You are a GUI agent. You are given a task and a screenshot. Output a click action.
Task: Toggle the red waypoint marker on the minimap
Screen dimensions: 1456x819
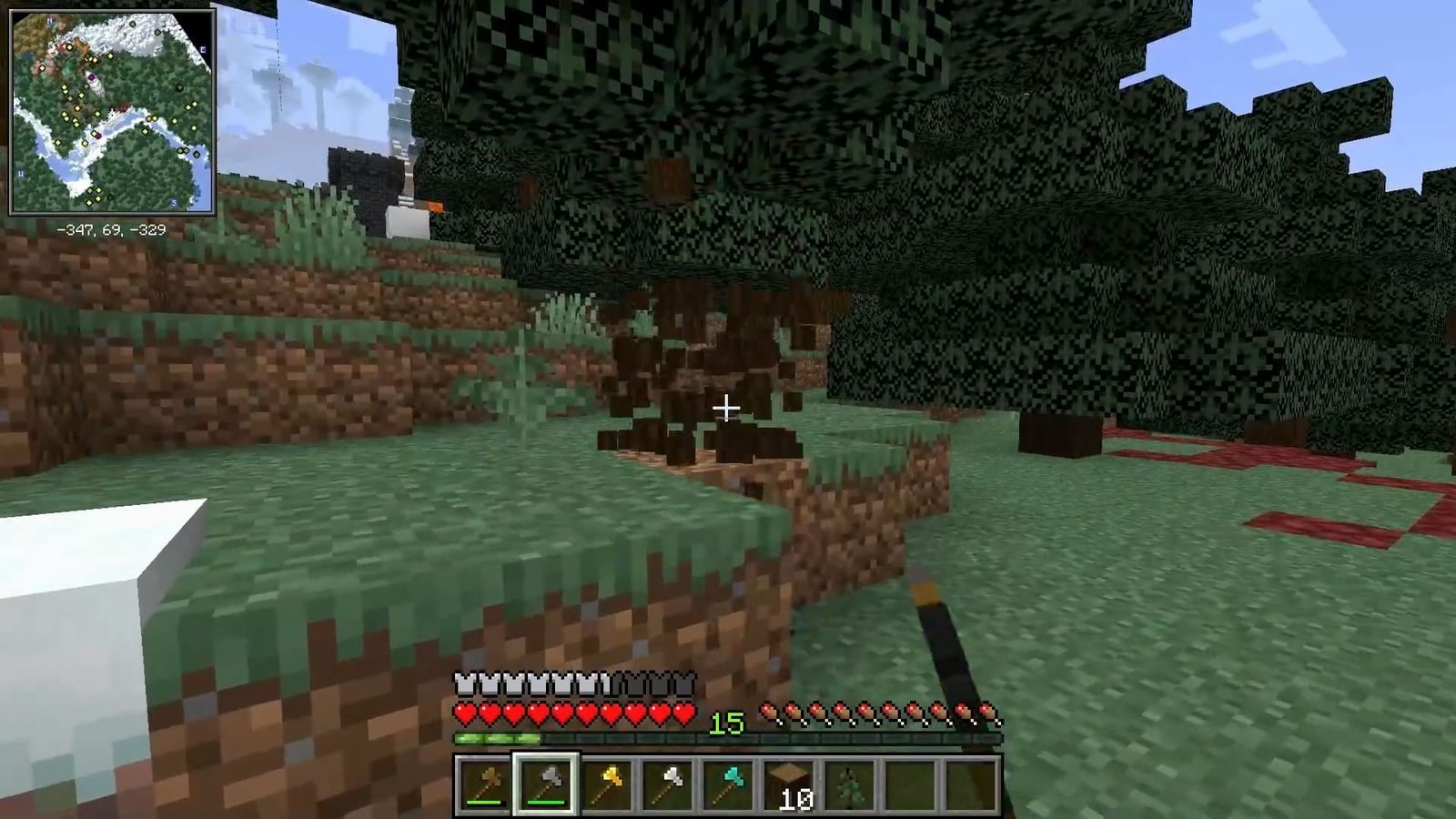coord(98,136)
